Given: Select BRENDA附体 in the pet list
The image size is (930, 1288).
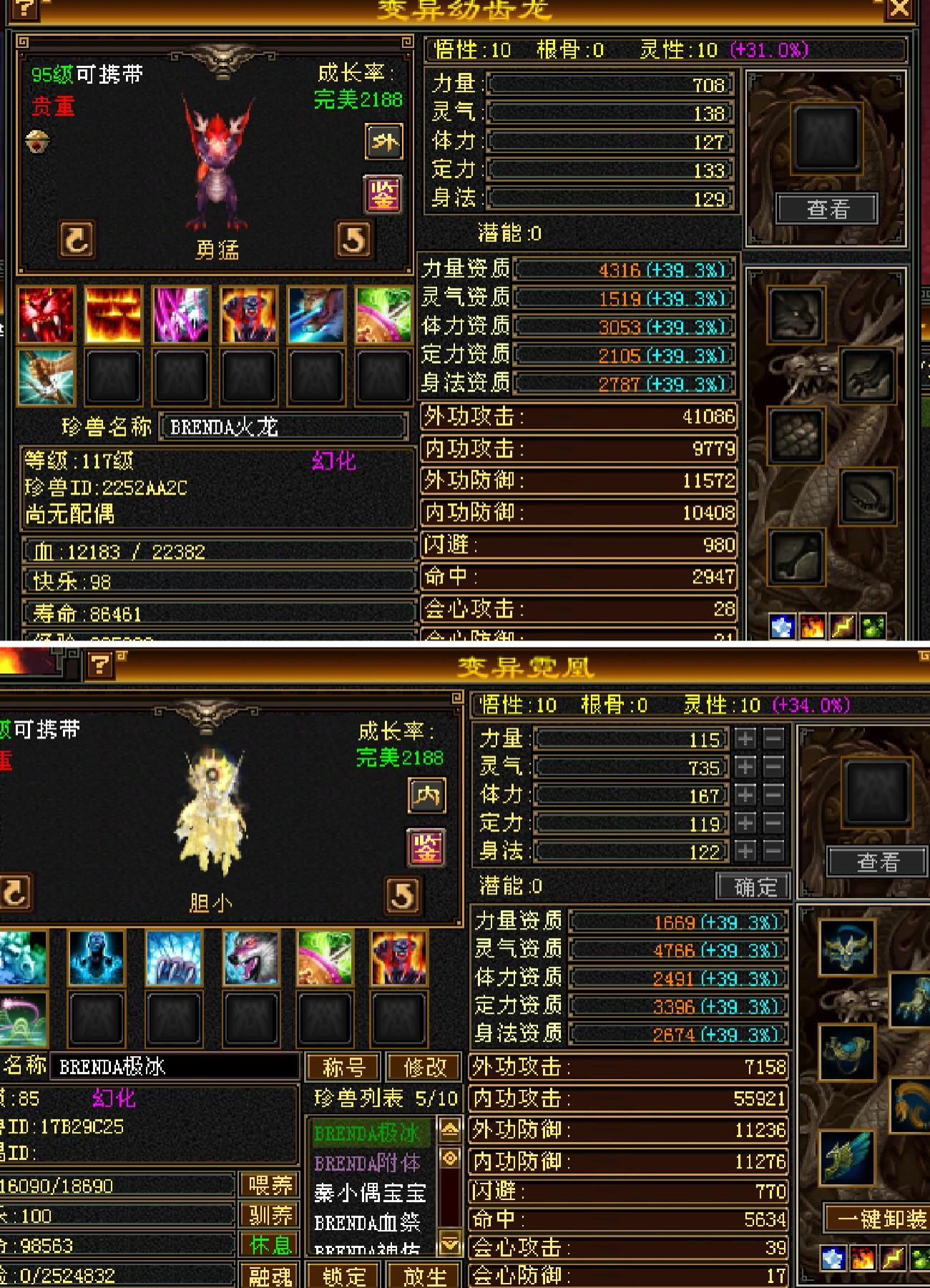Looking at the screenshot, I should pos(368,1163).
